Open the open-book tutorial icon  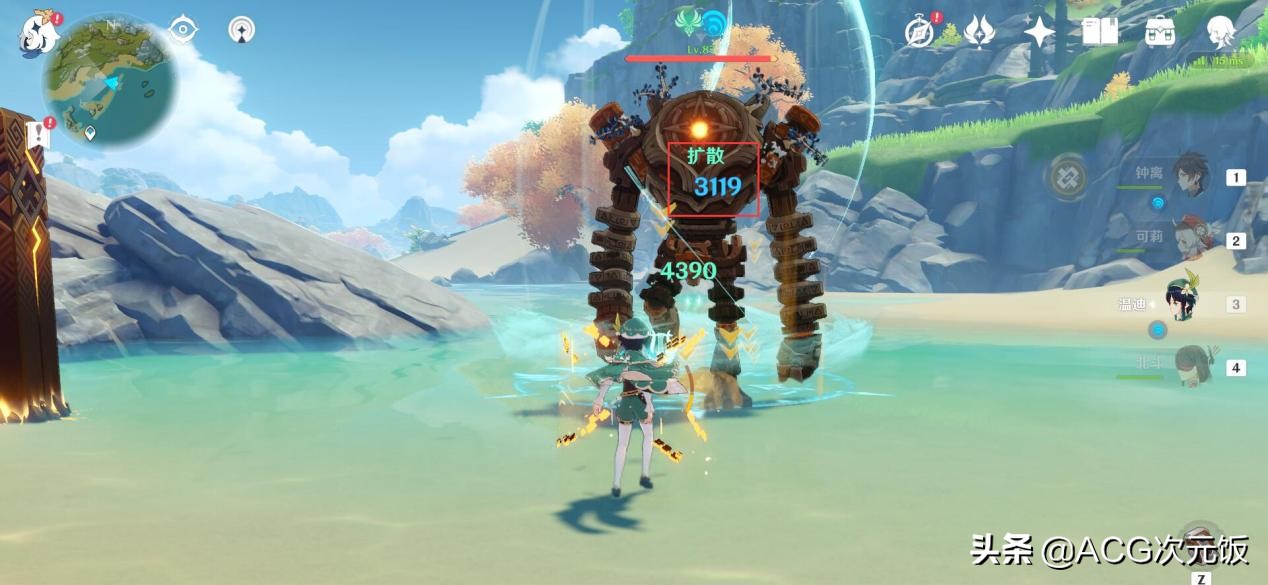point(1100,32)
